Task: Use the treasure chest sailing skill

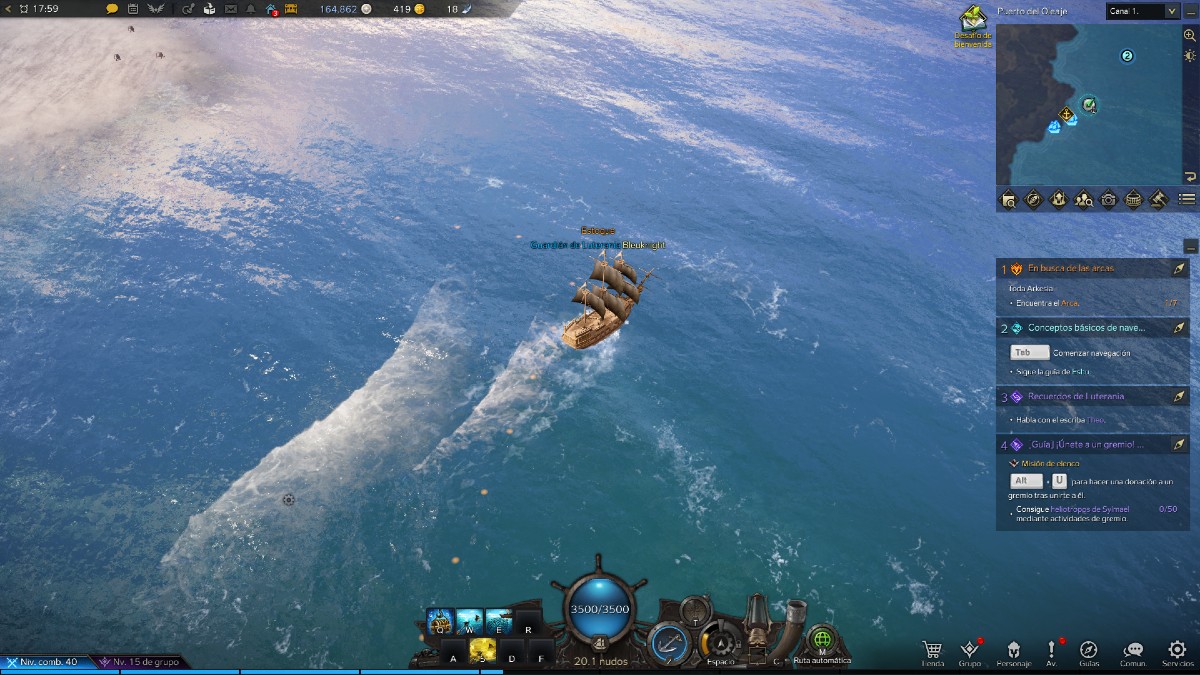Action: [441, 622]
